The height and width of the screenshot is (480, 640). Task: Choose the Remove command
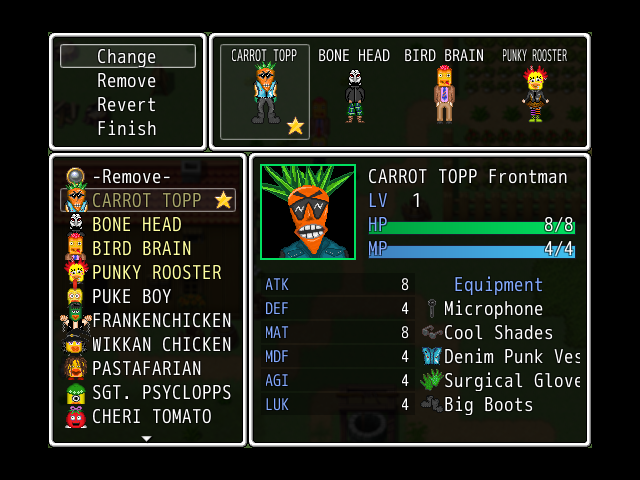pos(127,81)
